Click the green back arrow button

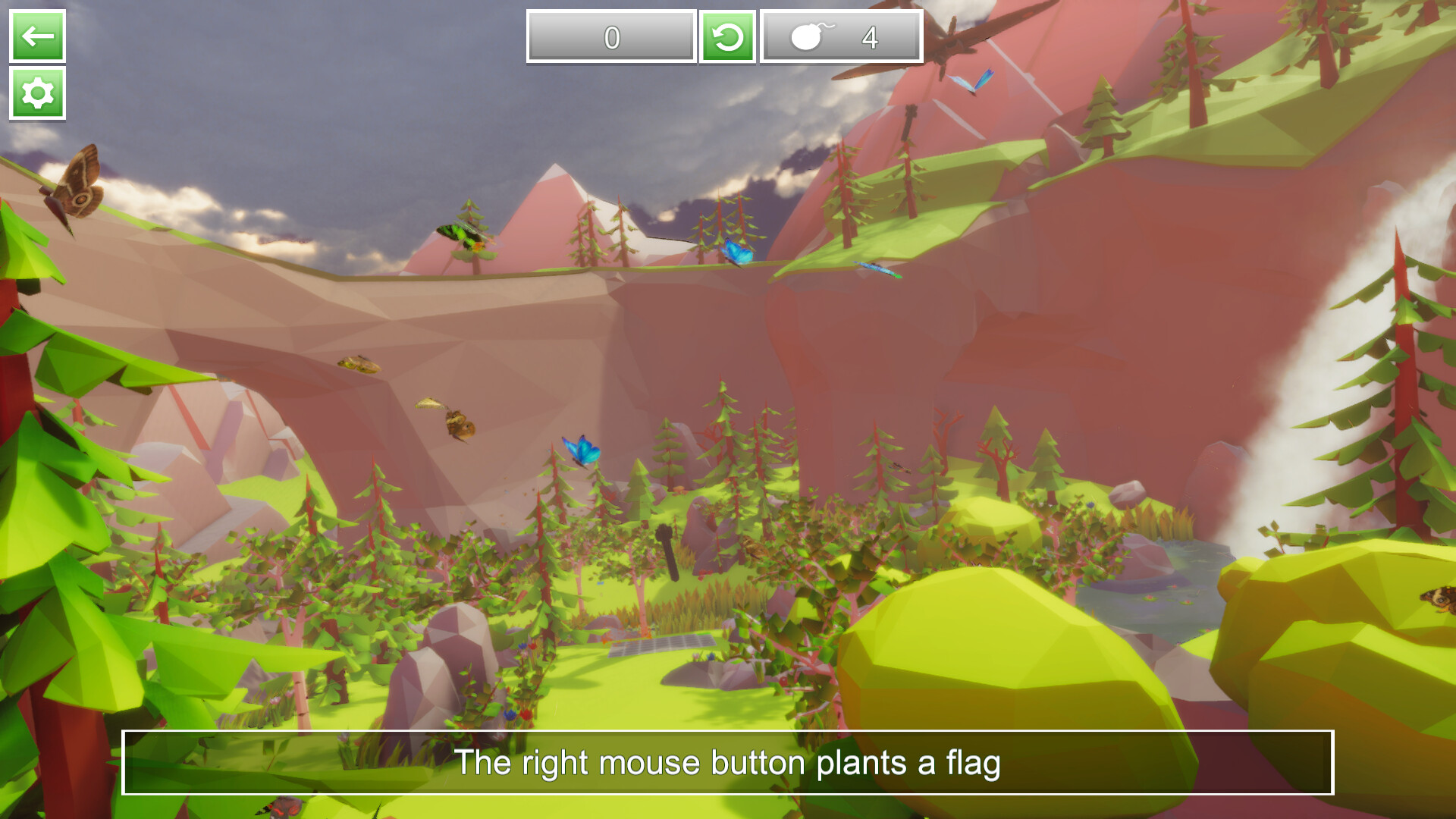[x=36, y=36]
